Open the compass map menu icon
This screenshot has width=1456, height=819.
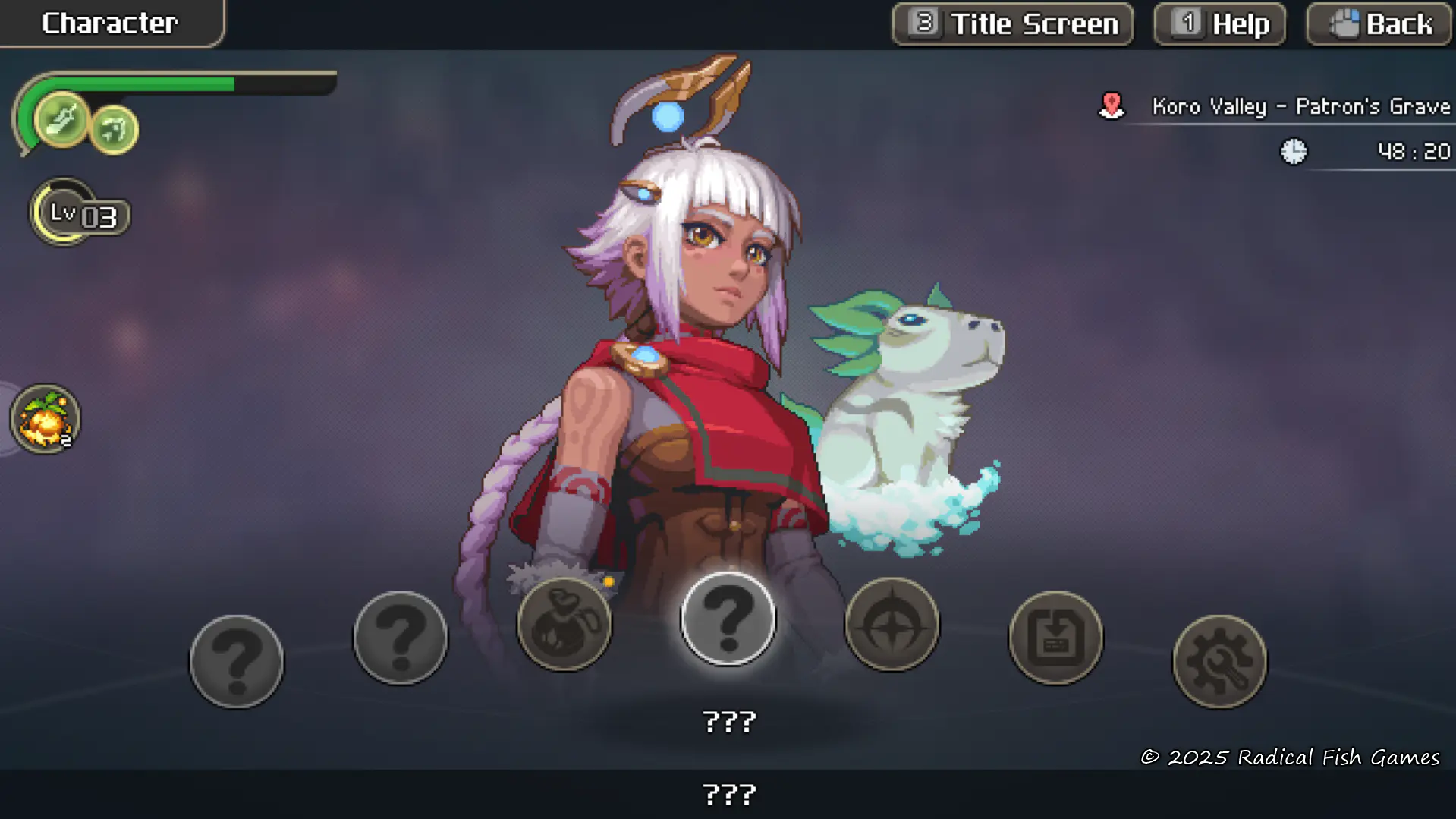(x=892, y=624)
